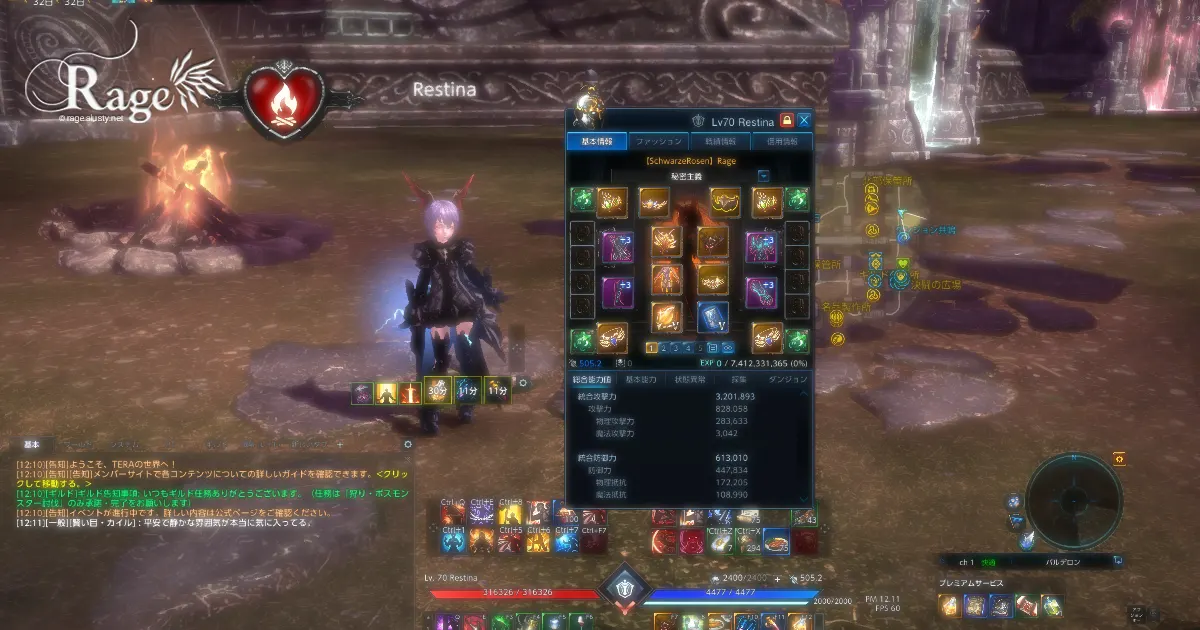Viewport: 1200px width, 630px height.
Task: Click the 30分 timed buff icon
Action: (435, 391)
